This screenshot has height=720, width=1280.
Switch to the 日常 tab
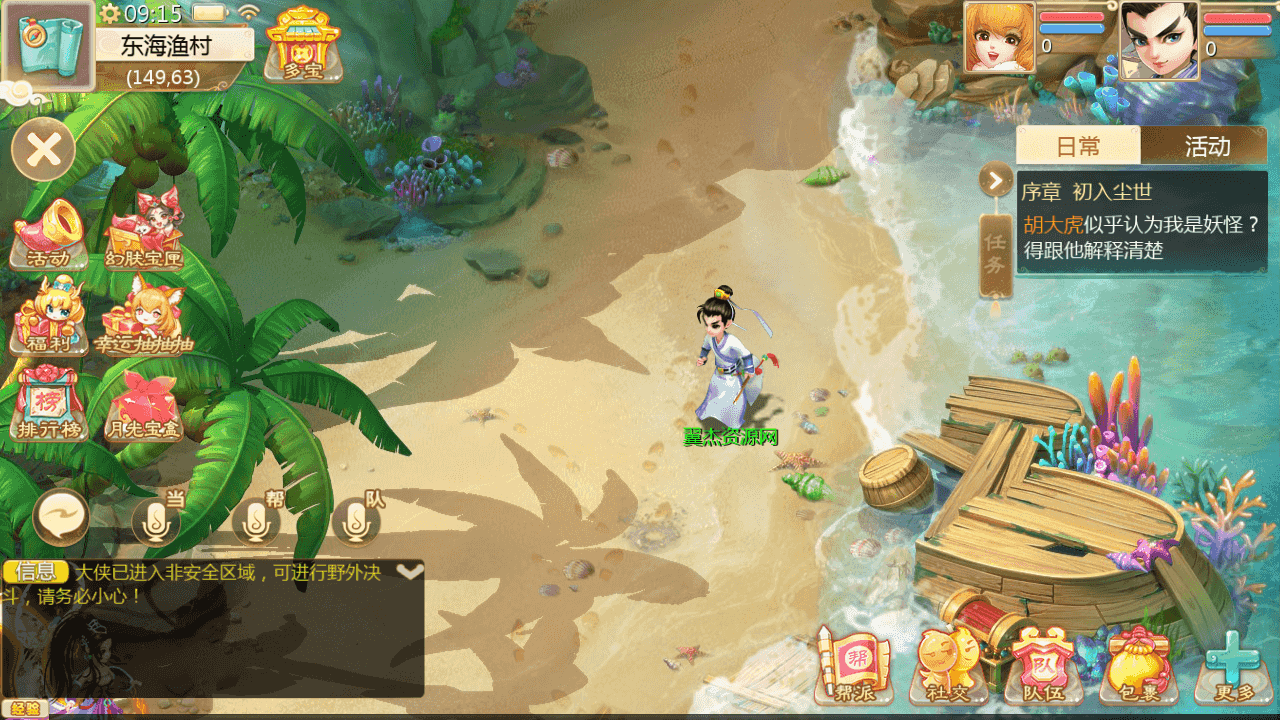point(1078,146)
